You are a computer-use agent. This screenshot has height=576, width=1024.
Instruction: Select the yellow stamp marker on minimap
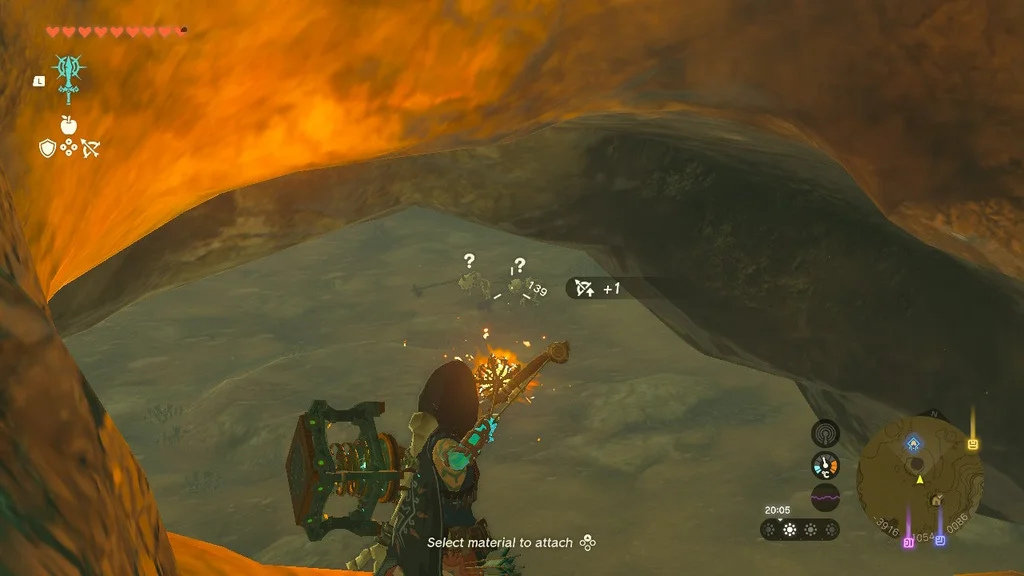tap(972, 443)
